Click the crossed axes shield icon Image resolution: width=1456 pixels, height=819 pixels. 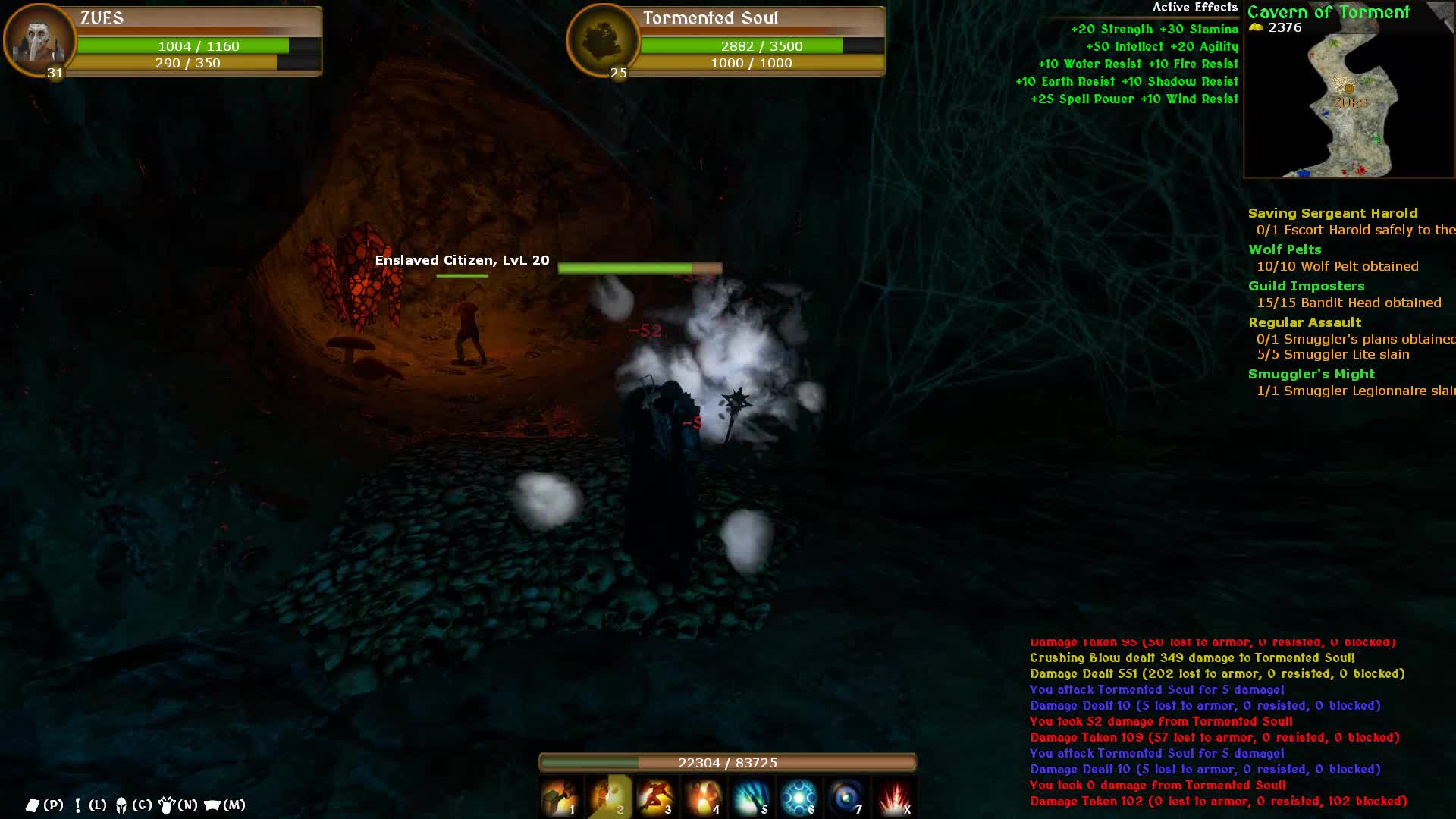167,805
